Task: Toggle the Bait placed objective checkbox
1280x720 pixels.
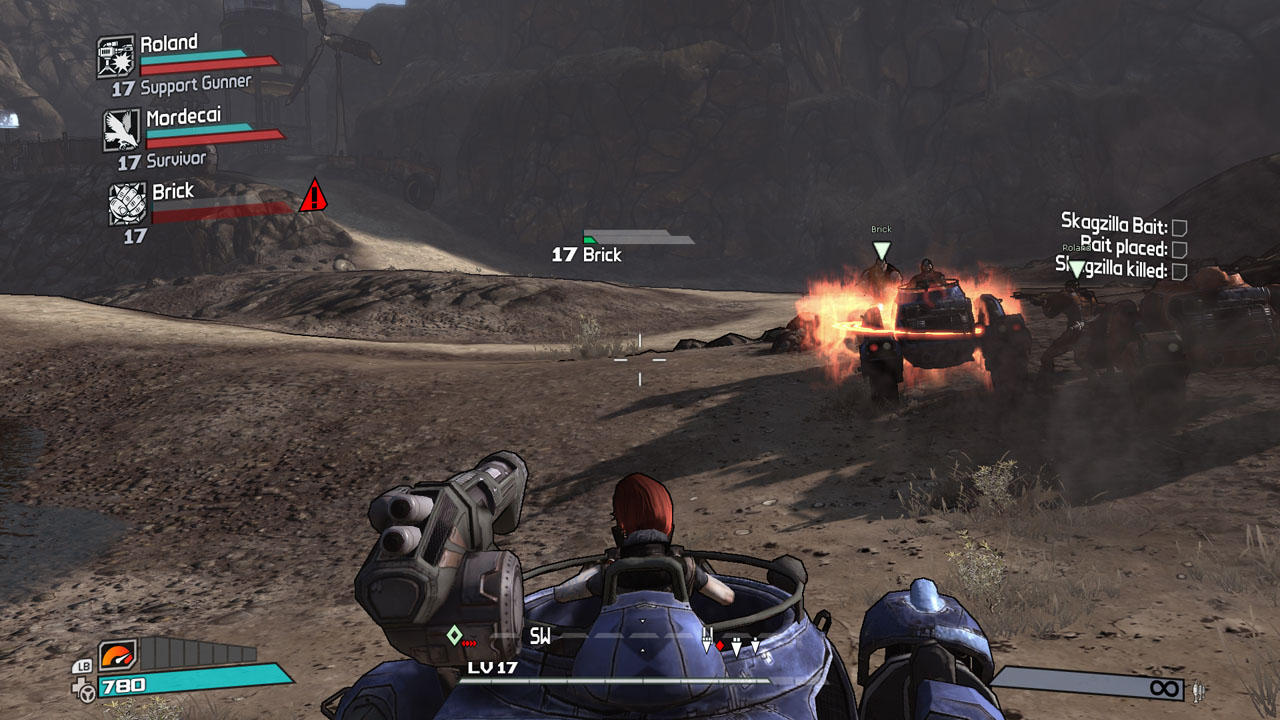Action: click(x=1179, y=249)
